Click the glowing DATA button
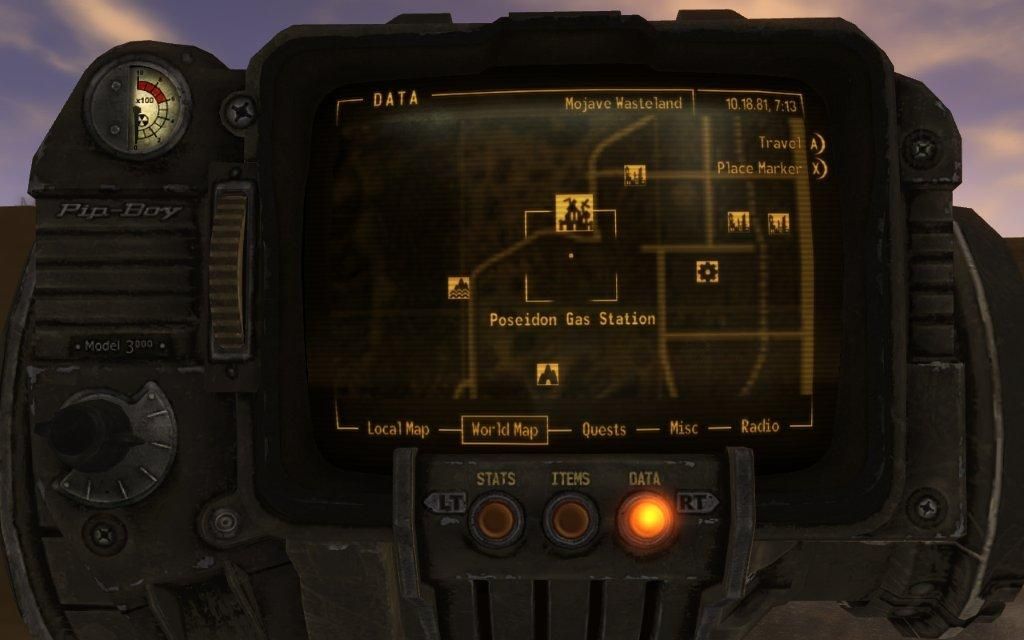1024x640 pixels. 645,519
